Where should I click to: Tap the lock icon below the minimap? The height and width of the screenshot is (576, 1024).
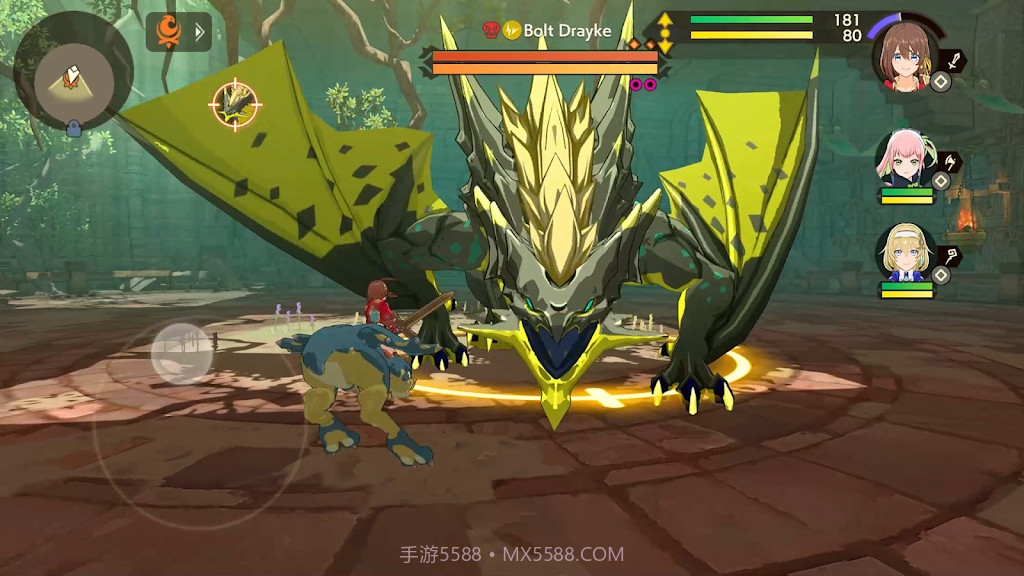(73, 127)
